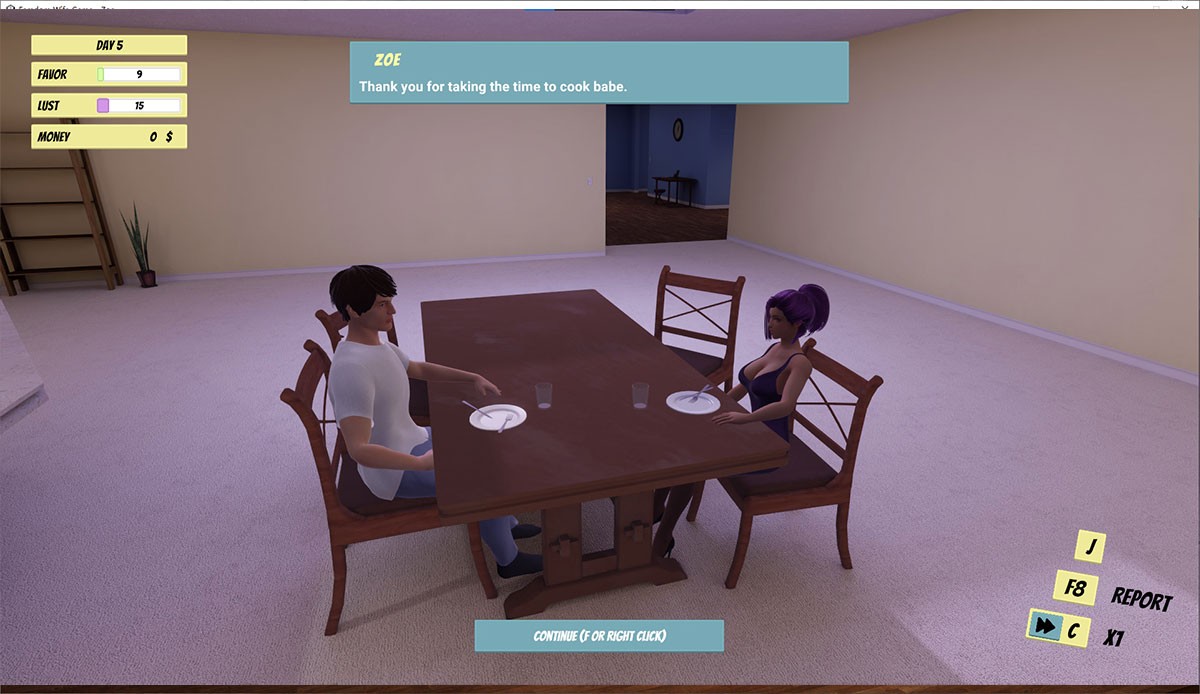Continue the dialogue with Zoe
The height and width of the screenshot is (694, 1200).
tap(598, 636)
